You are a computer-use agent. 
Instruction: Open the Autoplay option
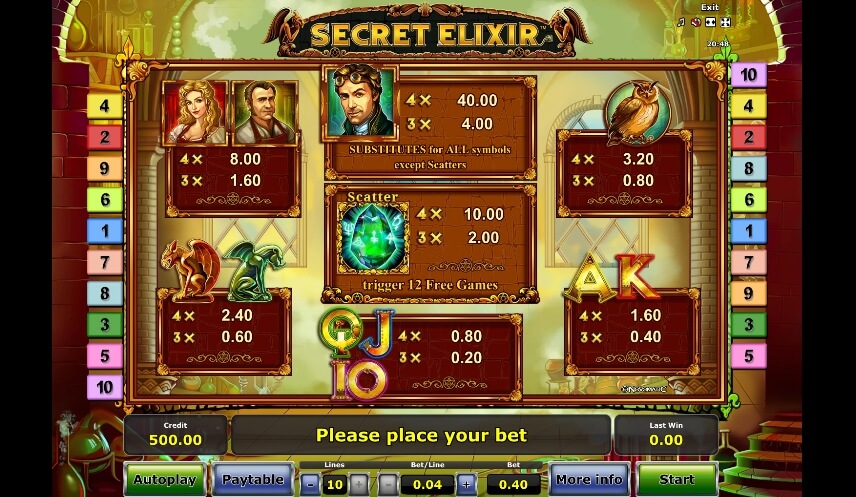point(165,479)
